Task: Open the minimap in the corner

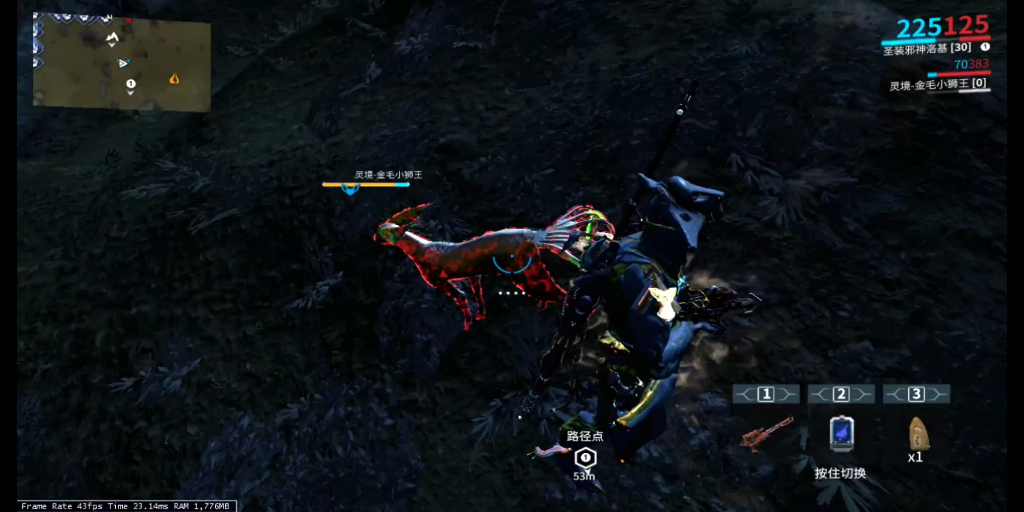Action: 122,59
